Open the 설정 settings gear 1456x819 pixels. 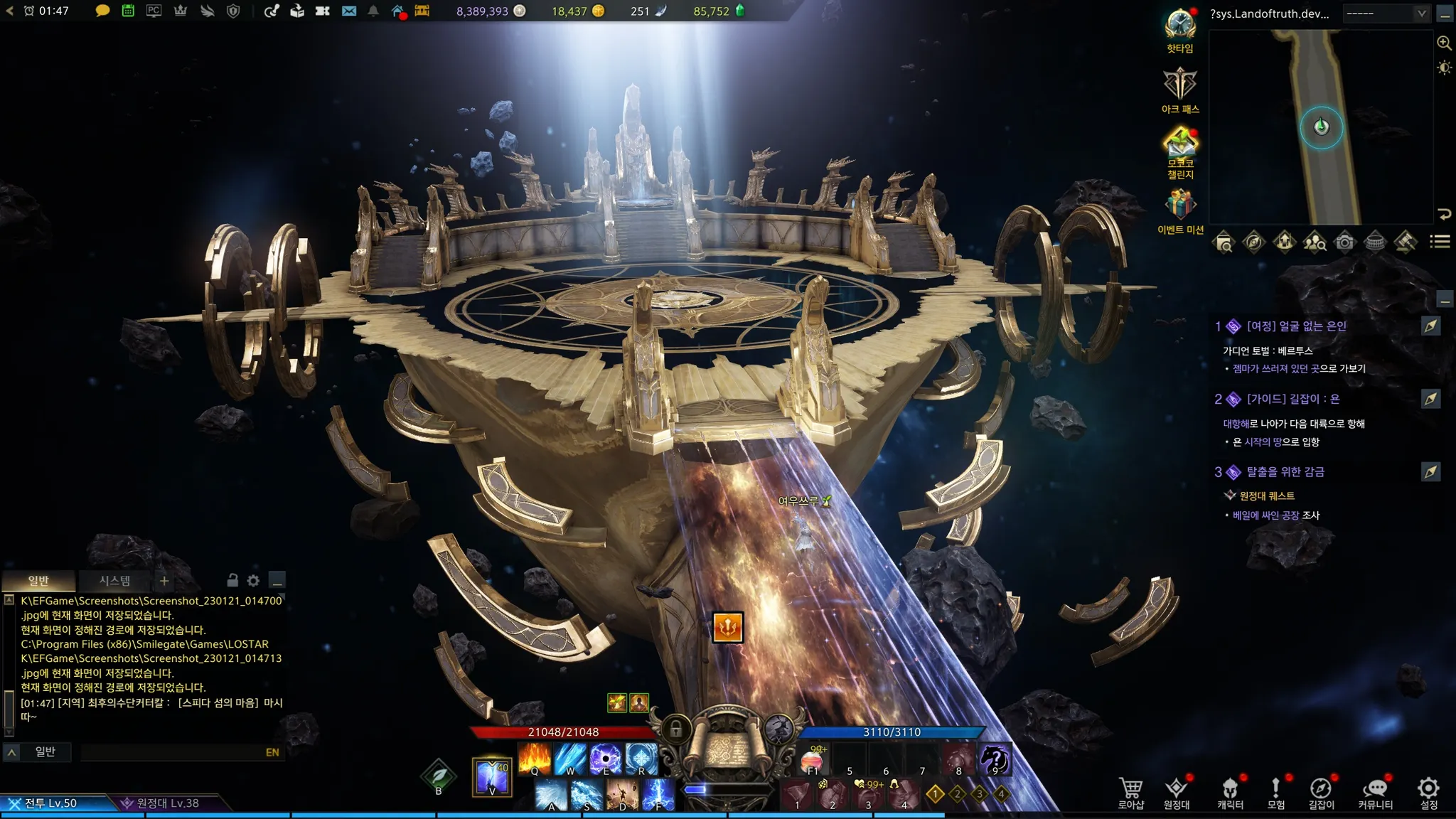pos(1428,792)
